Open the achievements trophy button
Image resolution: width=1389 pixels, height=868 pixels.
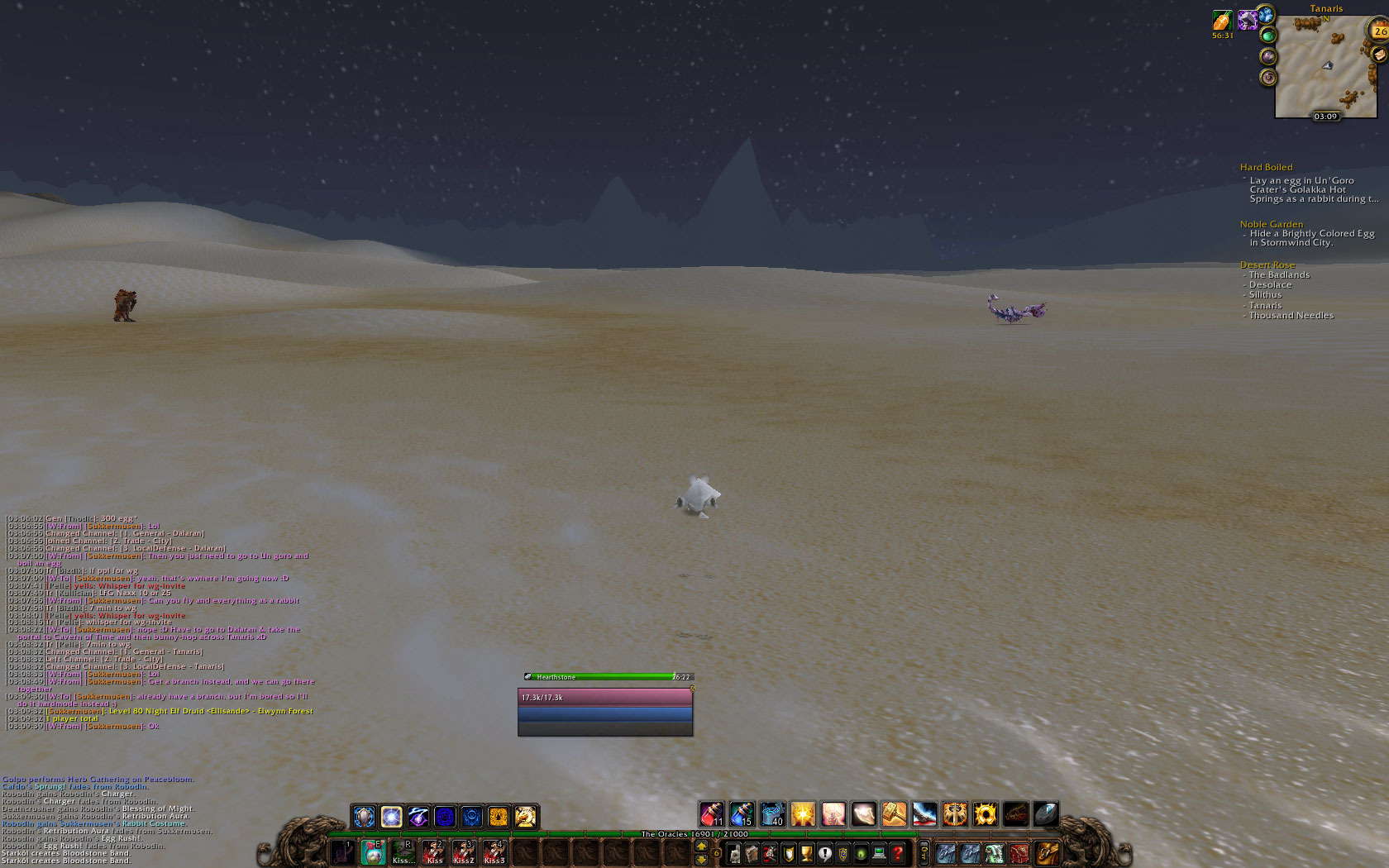[806, 853]
